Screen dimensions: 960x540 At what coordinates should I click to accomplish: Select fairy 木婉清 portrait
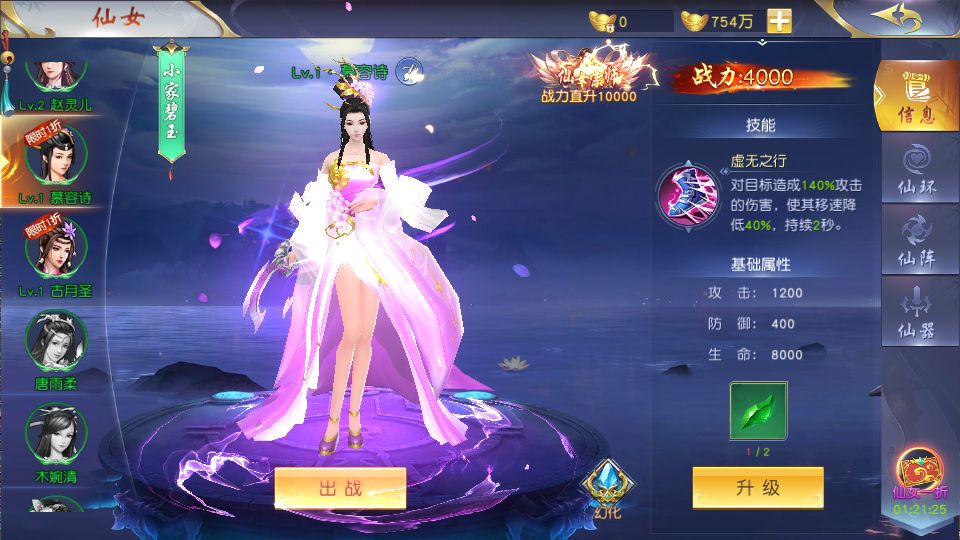coord(55,433)
